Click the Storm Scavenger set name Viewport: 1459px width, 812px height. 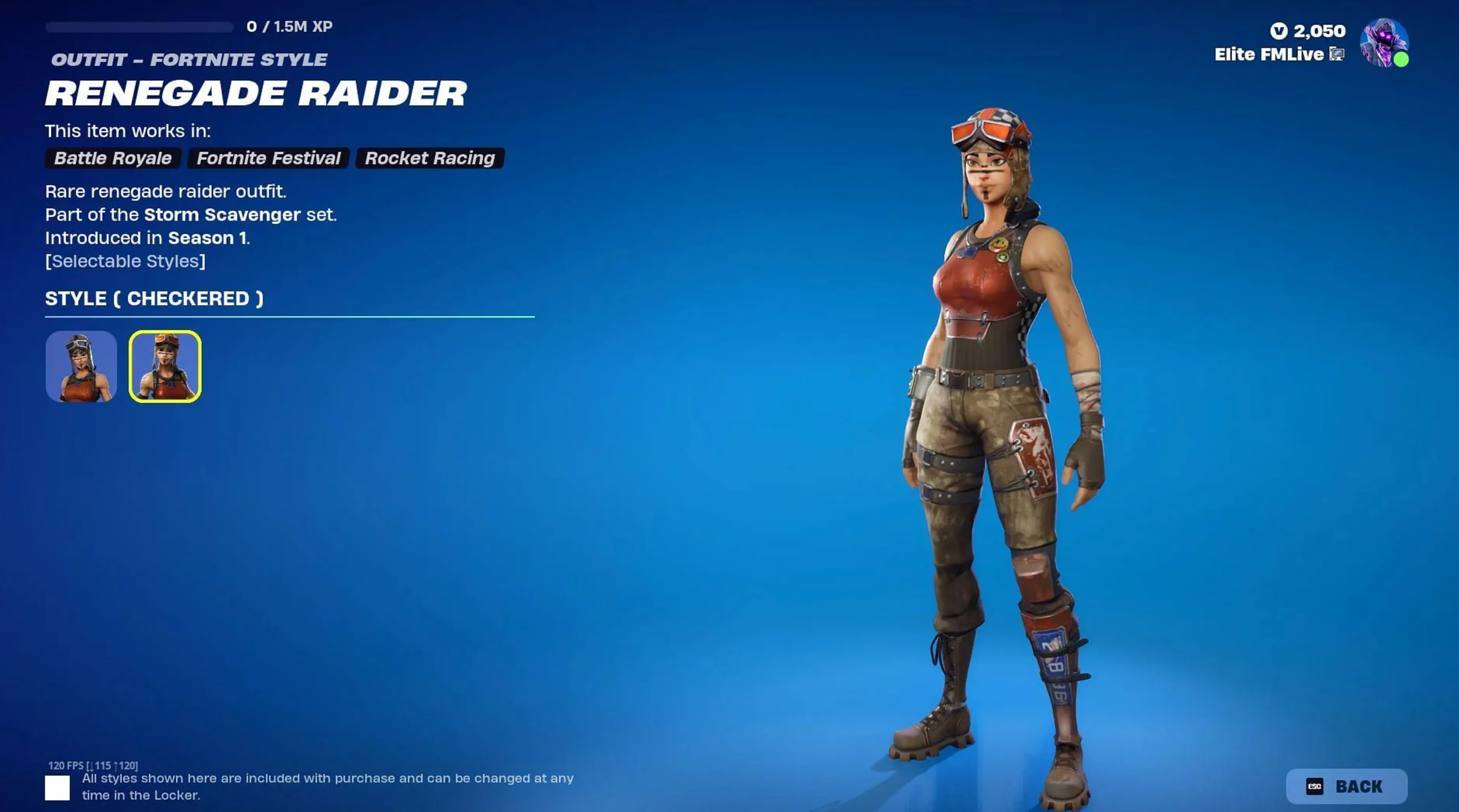pos(222,215)
